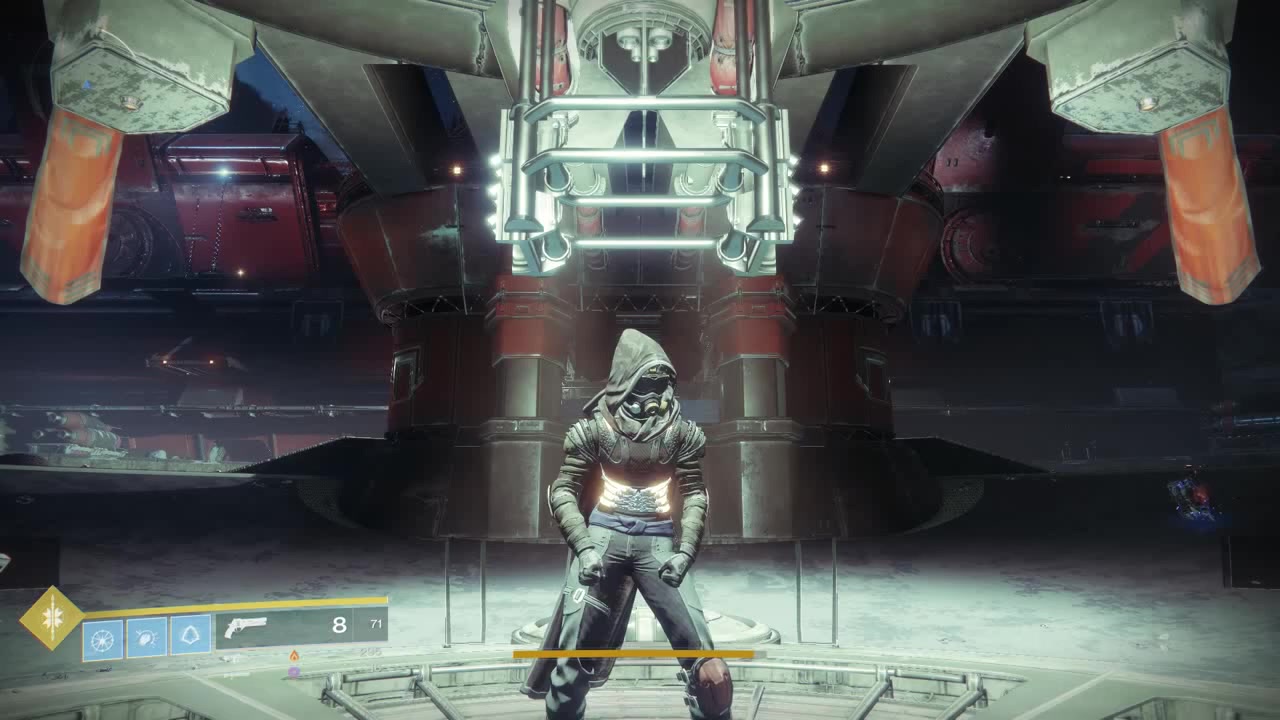Activate the golden diamond super ability icon
Screen dimensions: 1280x720
[x=52, y=618]
